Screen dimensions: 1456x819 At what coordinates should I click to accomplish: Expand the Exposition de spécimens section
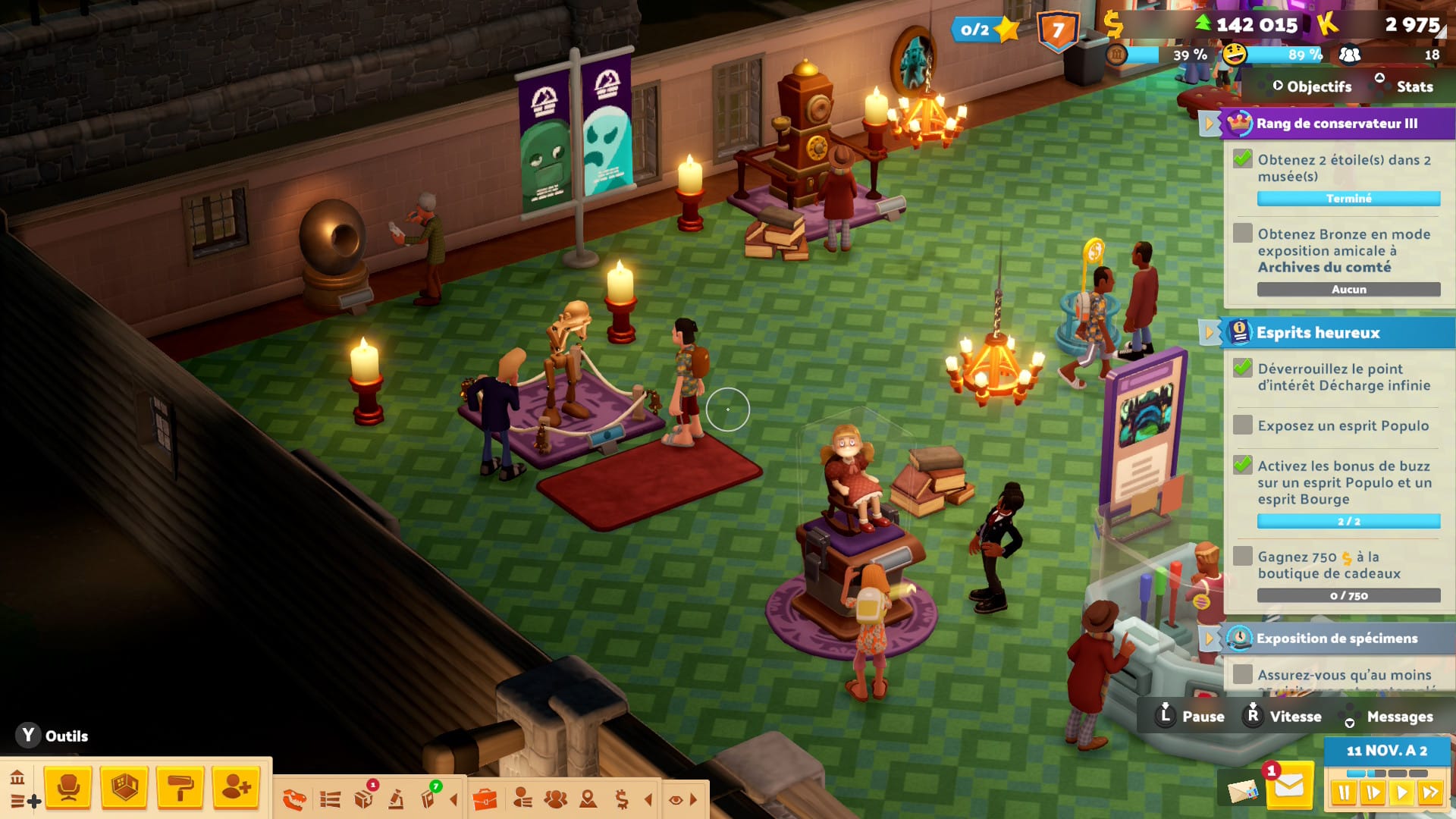tap(1209, 639)
